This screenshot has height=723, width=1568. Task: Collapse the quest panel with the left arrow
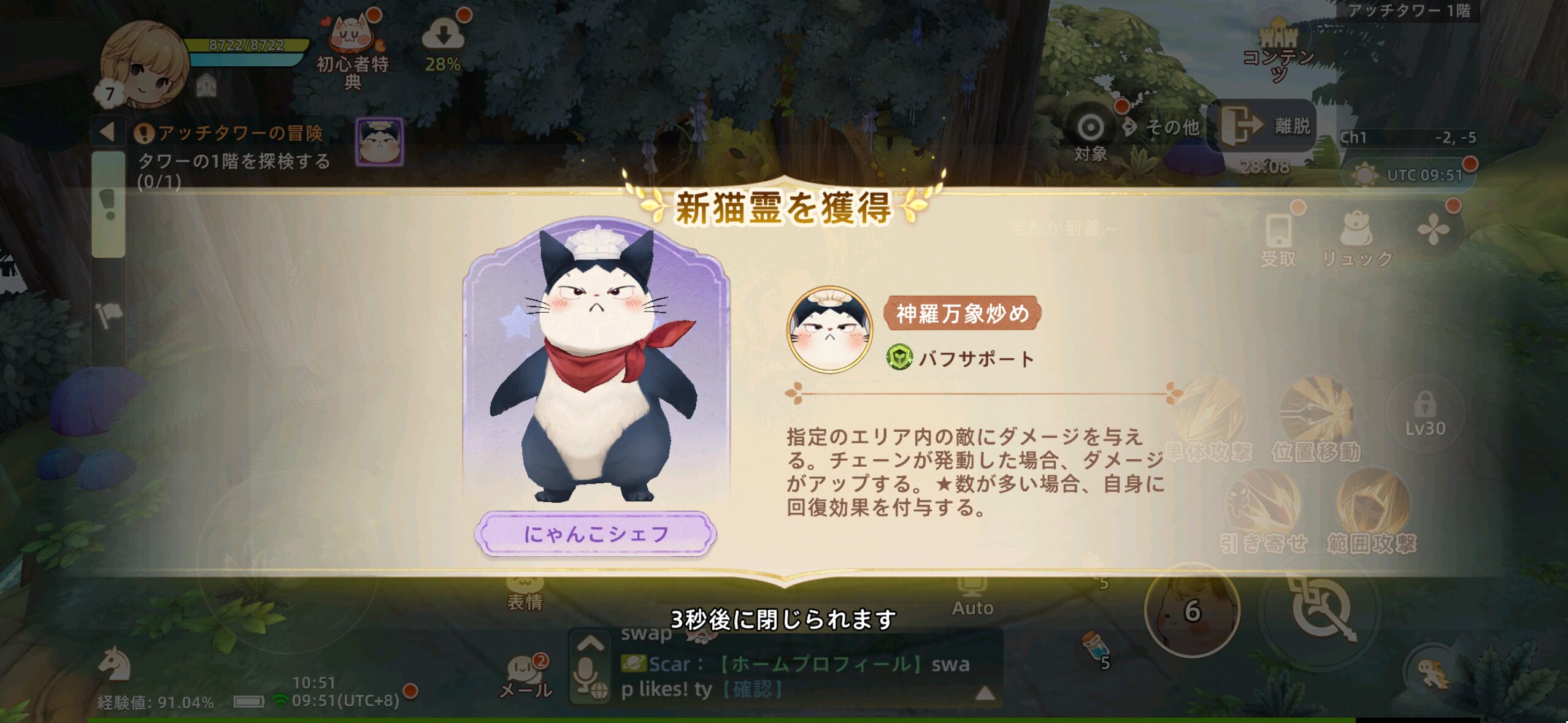coord(108,132)
